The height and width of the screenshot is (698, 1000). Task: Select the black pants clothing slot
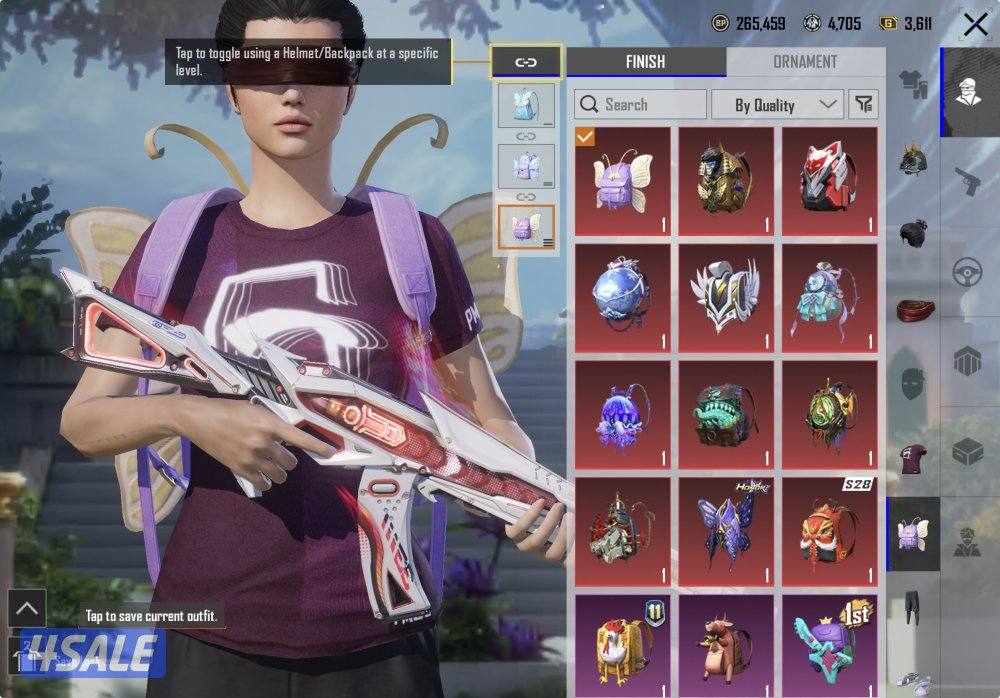[912, 607]
